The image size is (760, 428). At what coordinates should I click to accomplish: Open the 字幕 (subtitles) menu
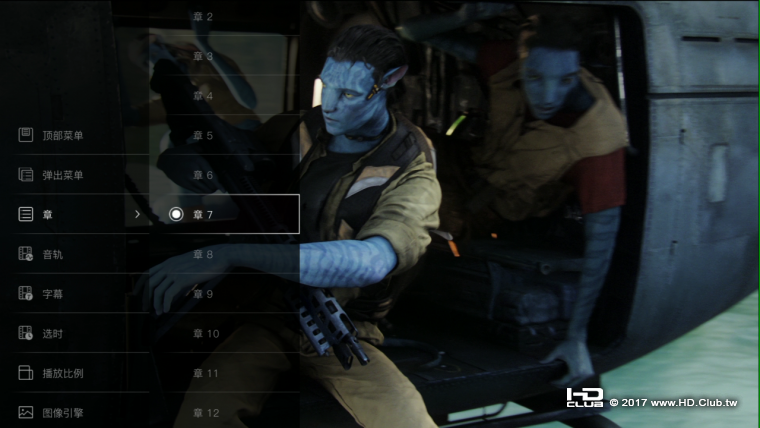click(53, 294)
